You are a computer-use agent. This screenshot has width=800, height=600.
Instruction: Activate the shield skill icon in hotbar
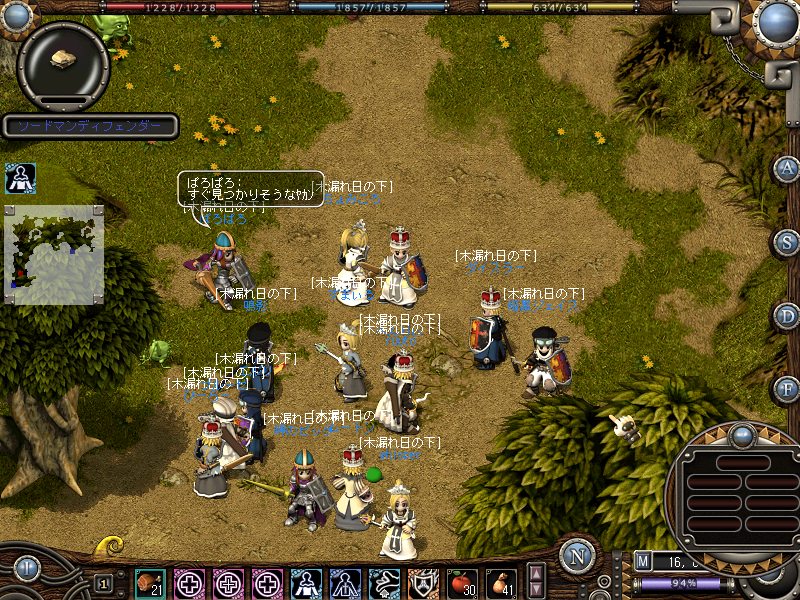pos(422,583)
